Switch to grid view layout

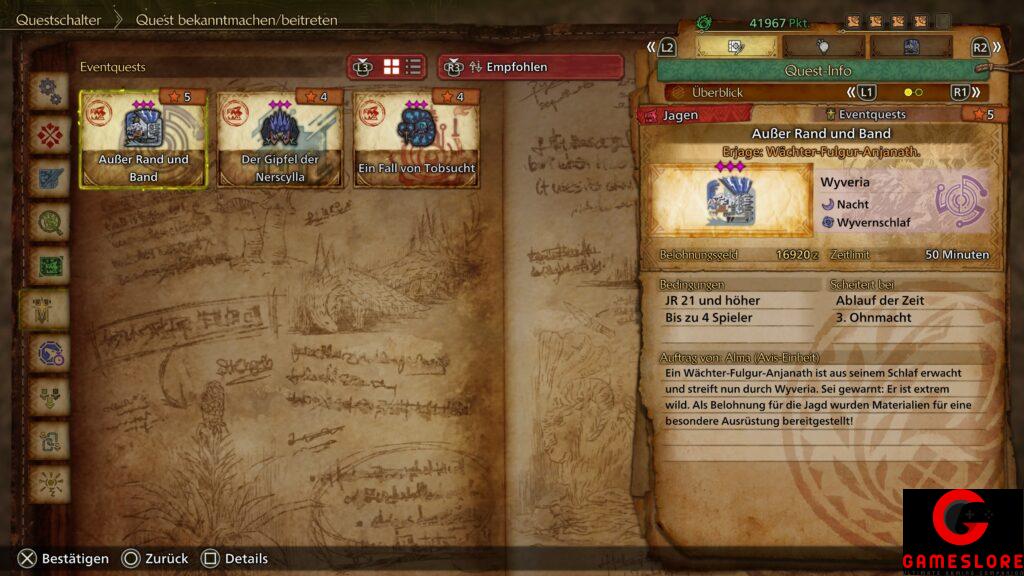(391, 67)
